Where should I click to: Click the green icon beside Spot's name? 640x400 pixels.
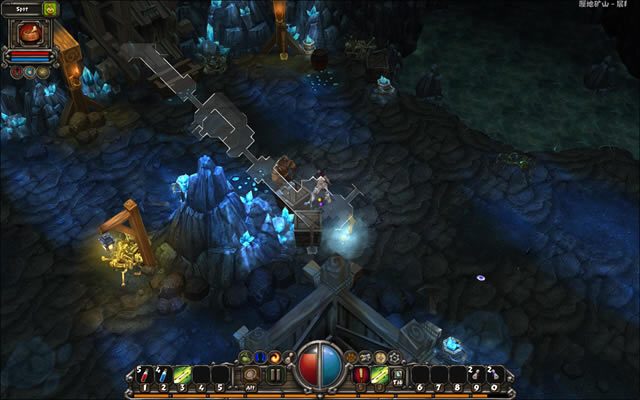click(x=50, y=9)
